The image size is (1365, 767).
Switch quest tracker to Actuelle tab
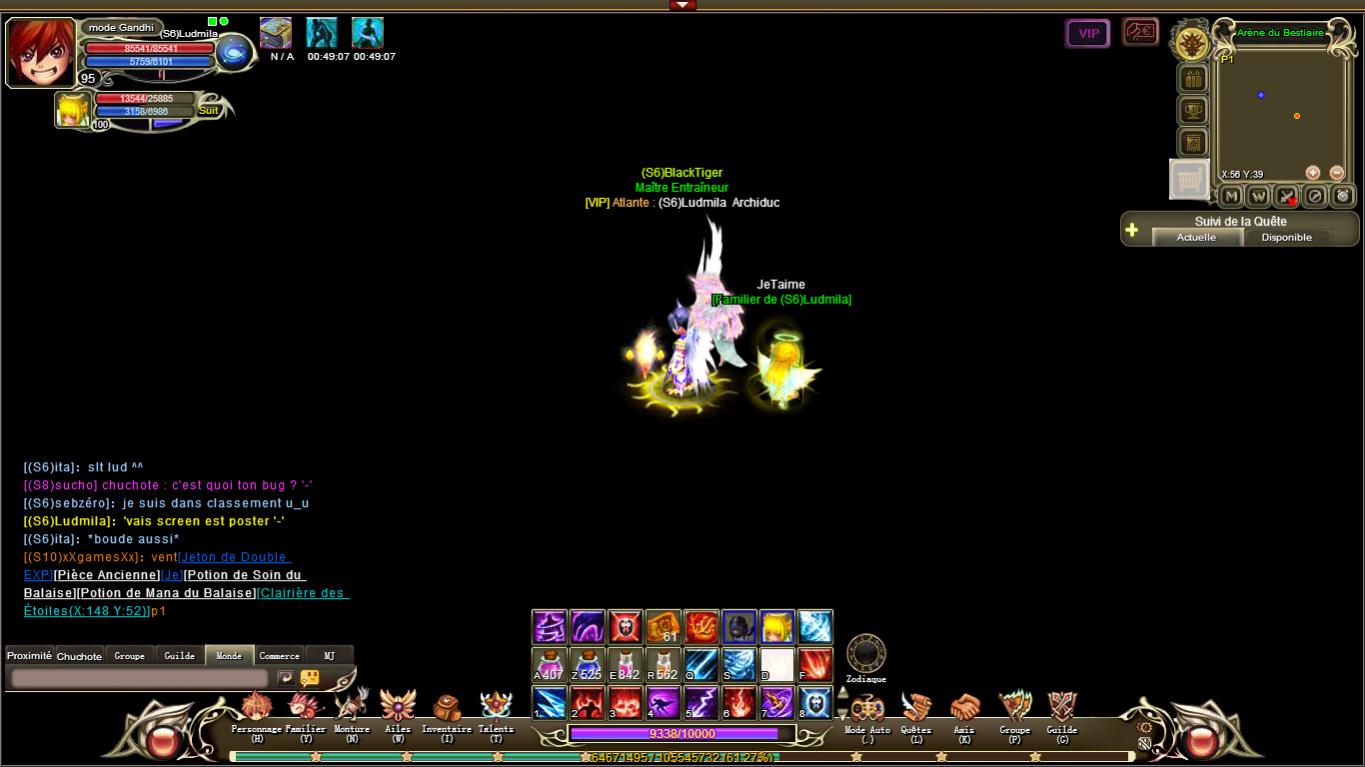point(1196,237)
